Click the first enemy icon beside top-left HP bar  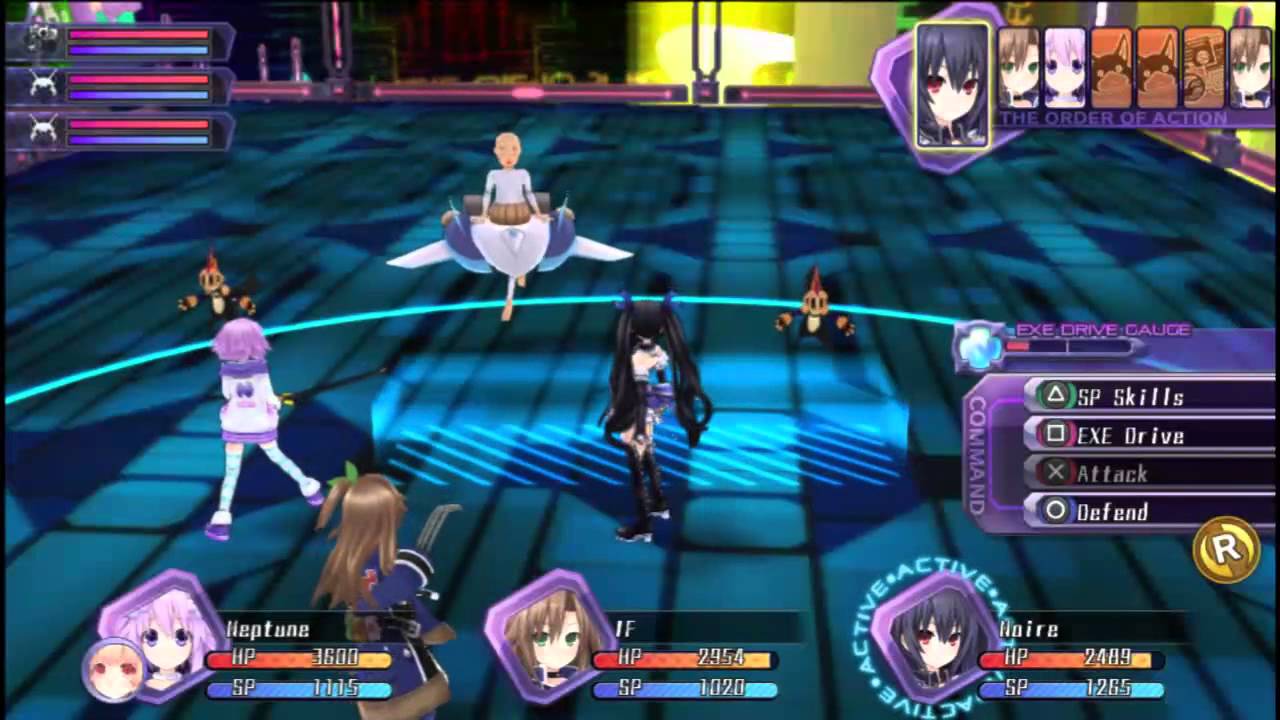point(40,42)
